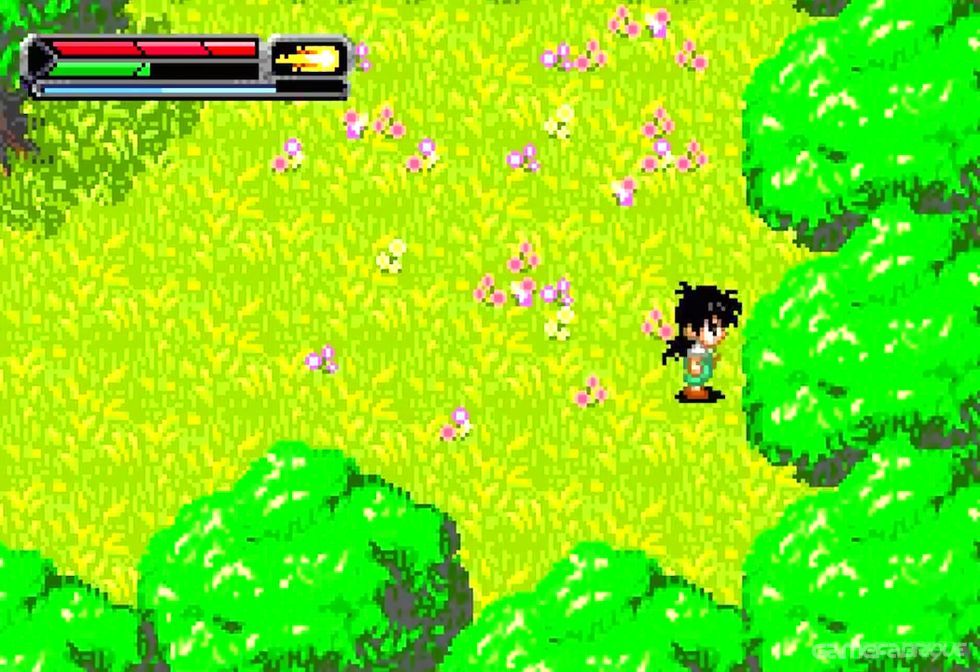
Task: Select the ki blast attack icon
Action: coord(308,57)
